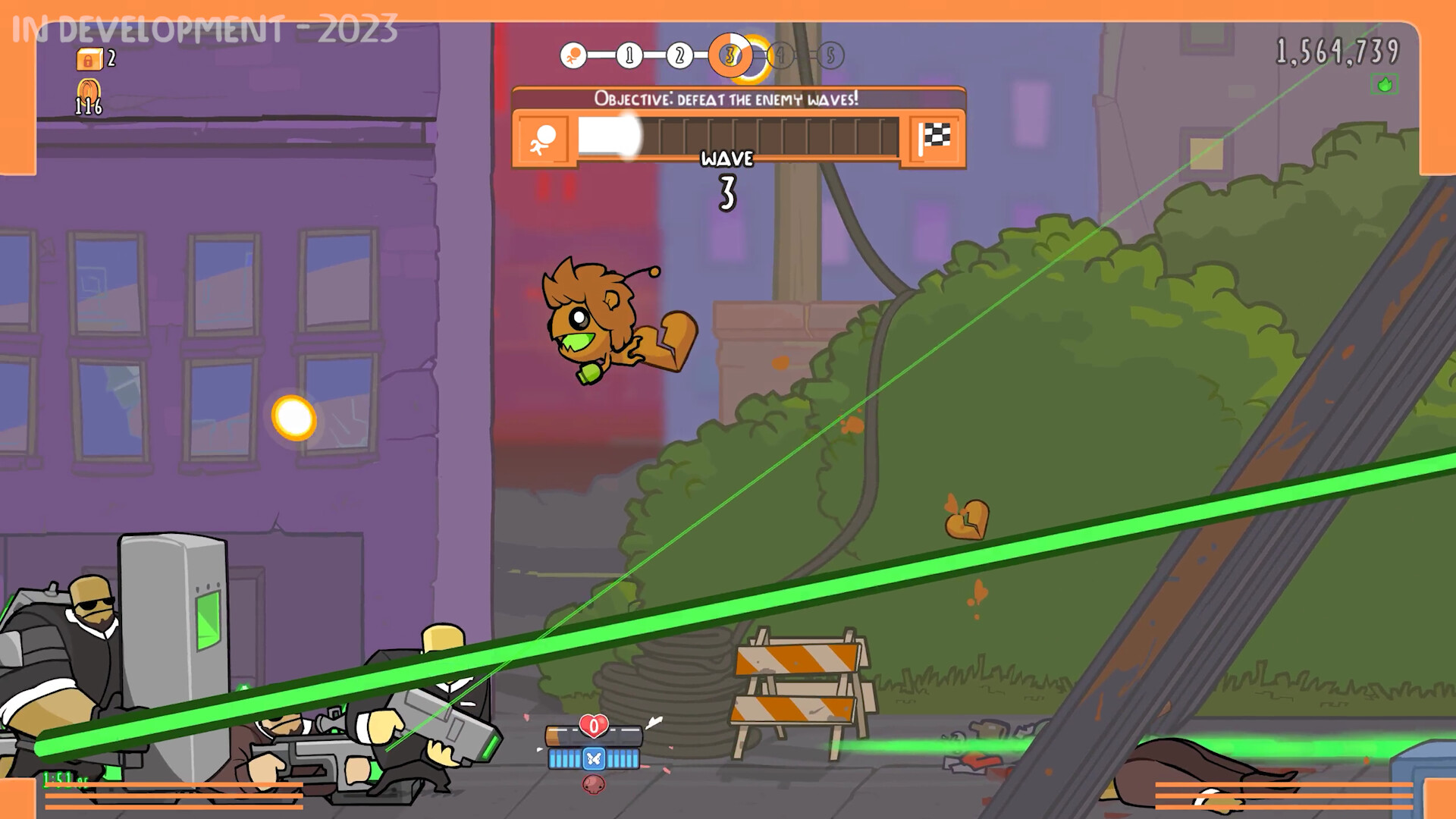Expand the Objective: Defeat The Enemy Waves banner
The image size is (1456, 819).
pos(727,97)
